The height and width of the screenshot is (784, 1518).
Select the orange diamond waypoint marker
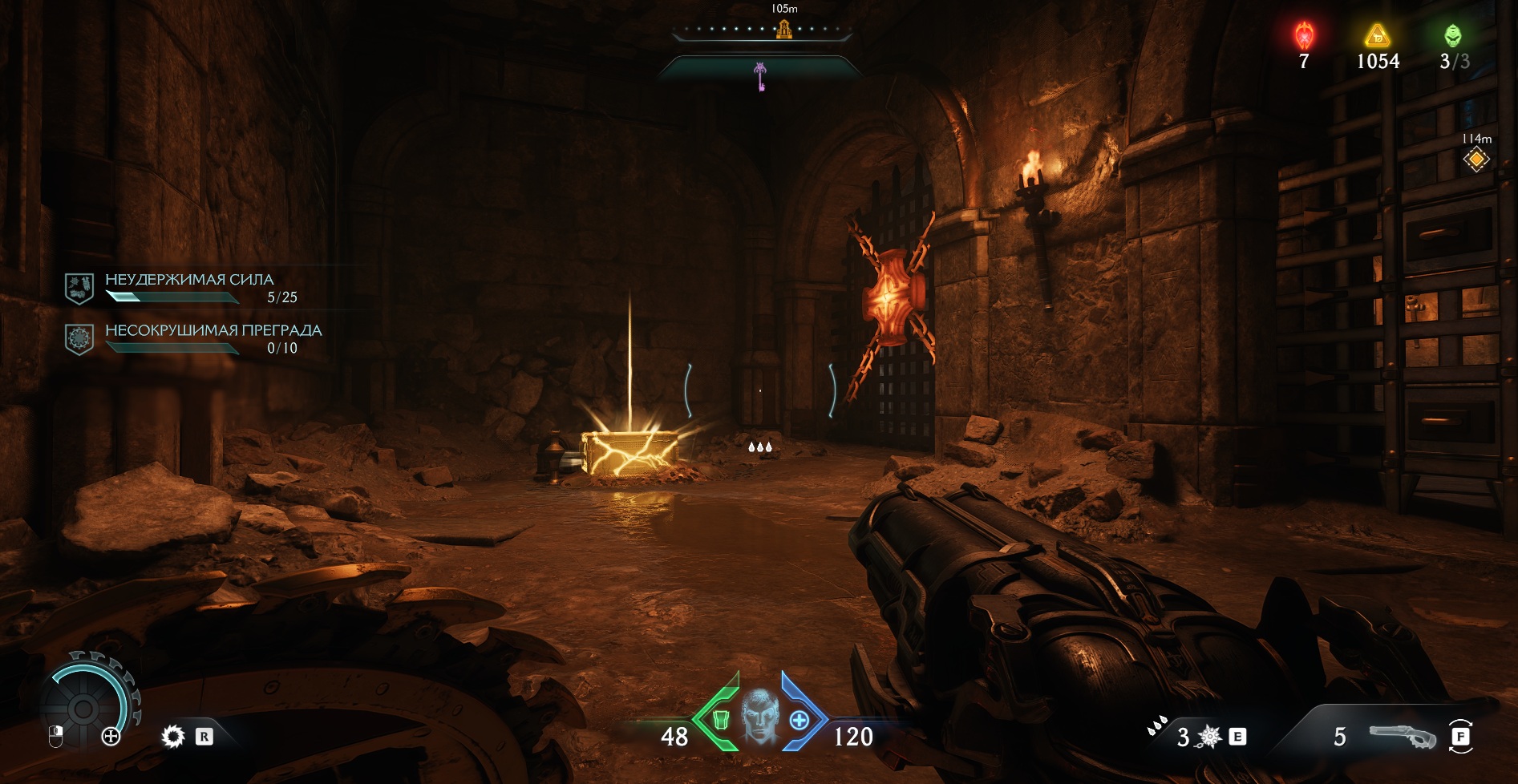[1475, 160]
